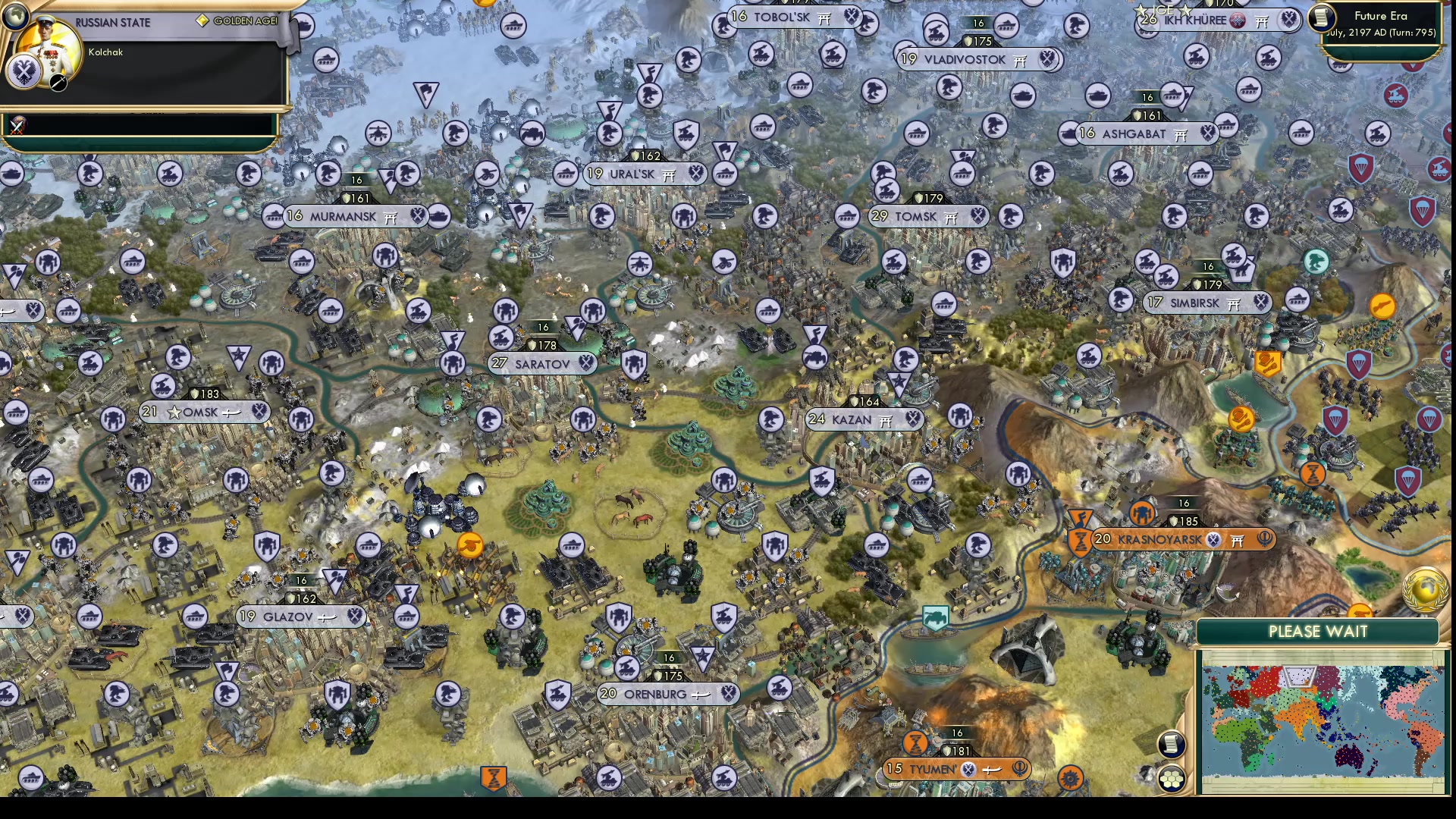Click the scroll notification icon beside the minimap
1456x819 pixels.
click(x=1172, y=743)
